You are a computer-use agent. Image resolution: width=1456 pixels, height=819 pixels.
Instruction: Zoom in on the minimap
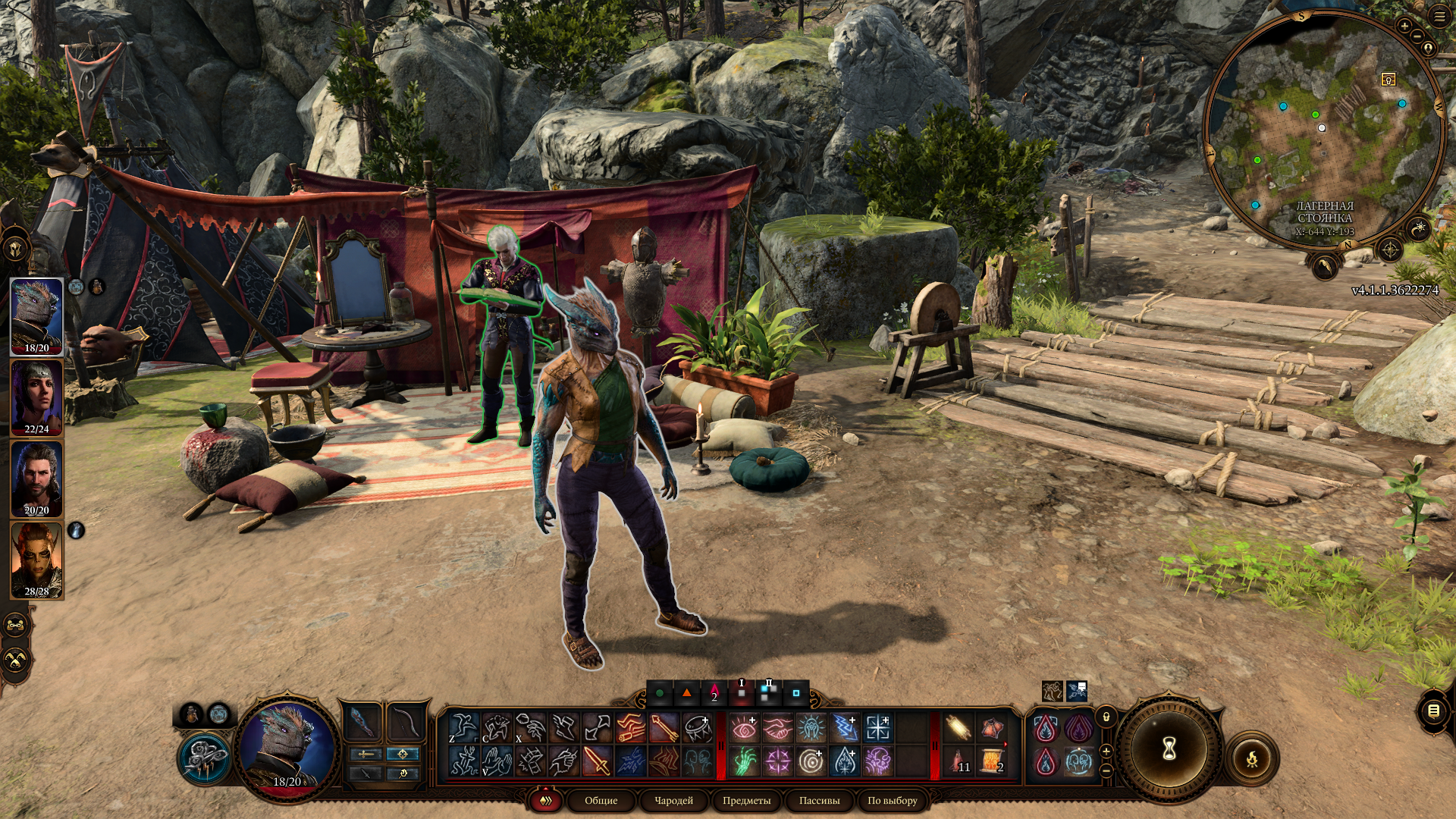pyautogui.click(x=1404, y=27)
